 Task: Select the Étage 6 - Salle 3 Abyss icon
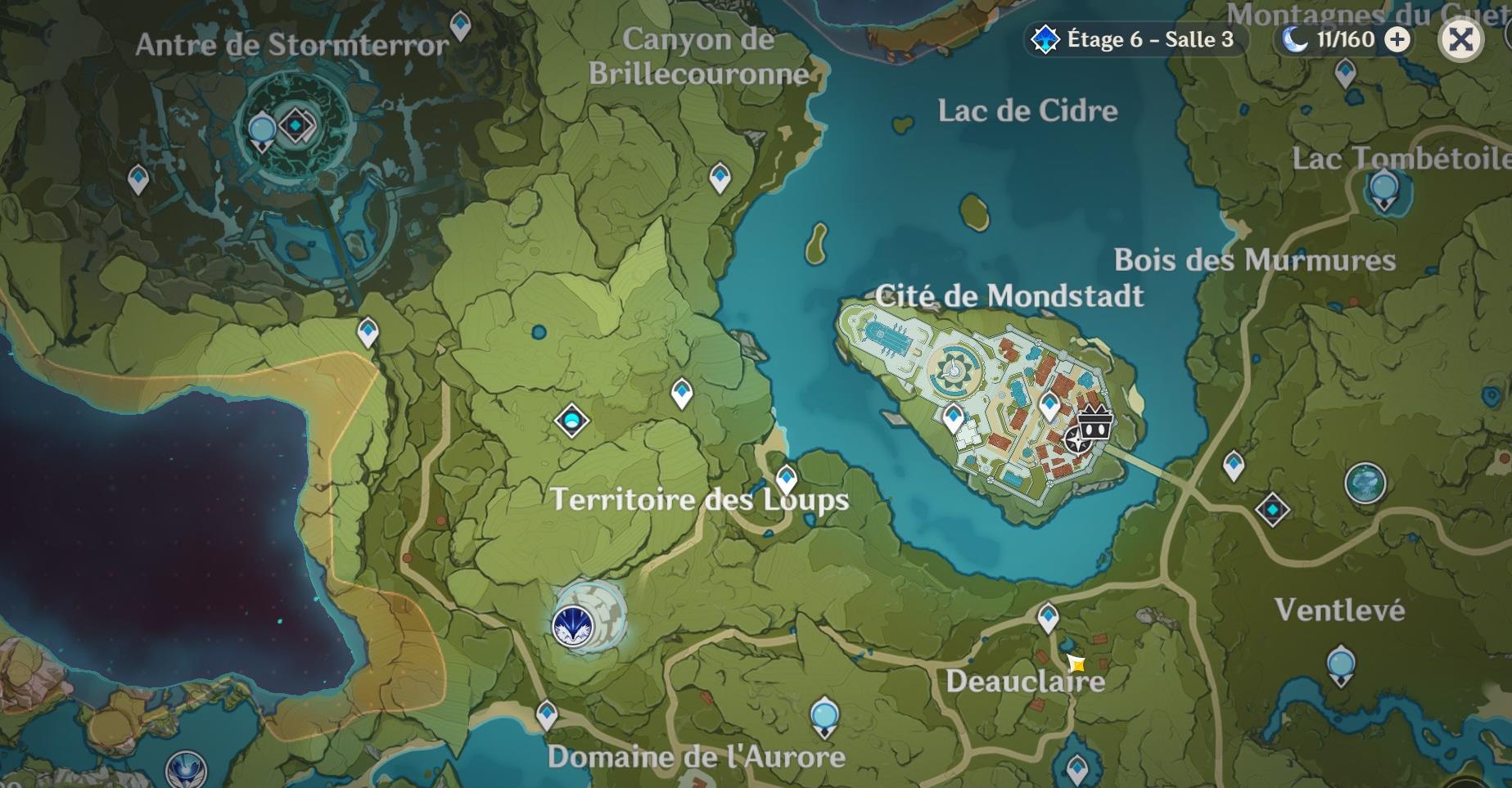tap(1045, 38)
